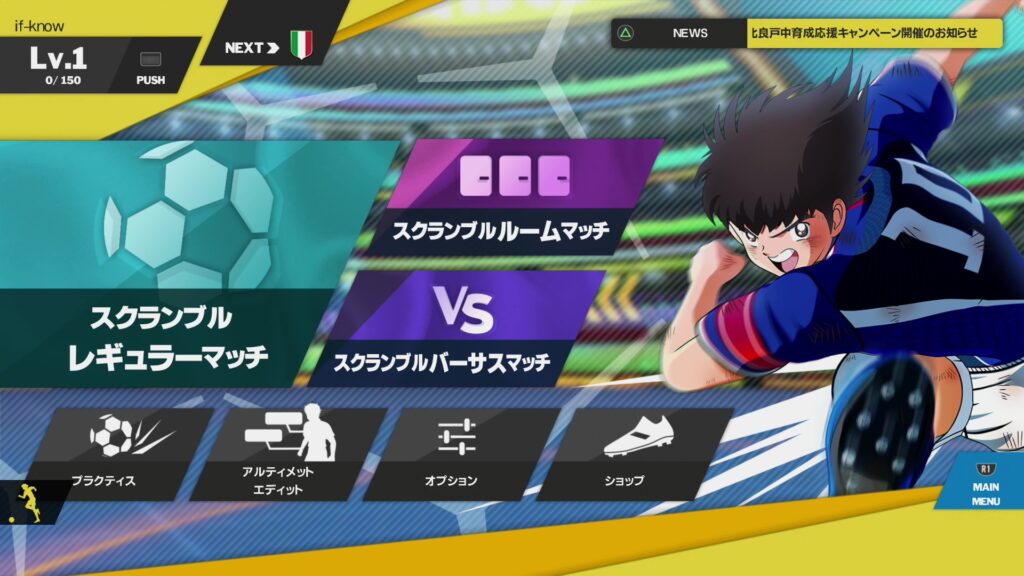Go to MAIN MENU
This screenshot has width=1024, height=576.
984,484
